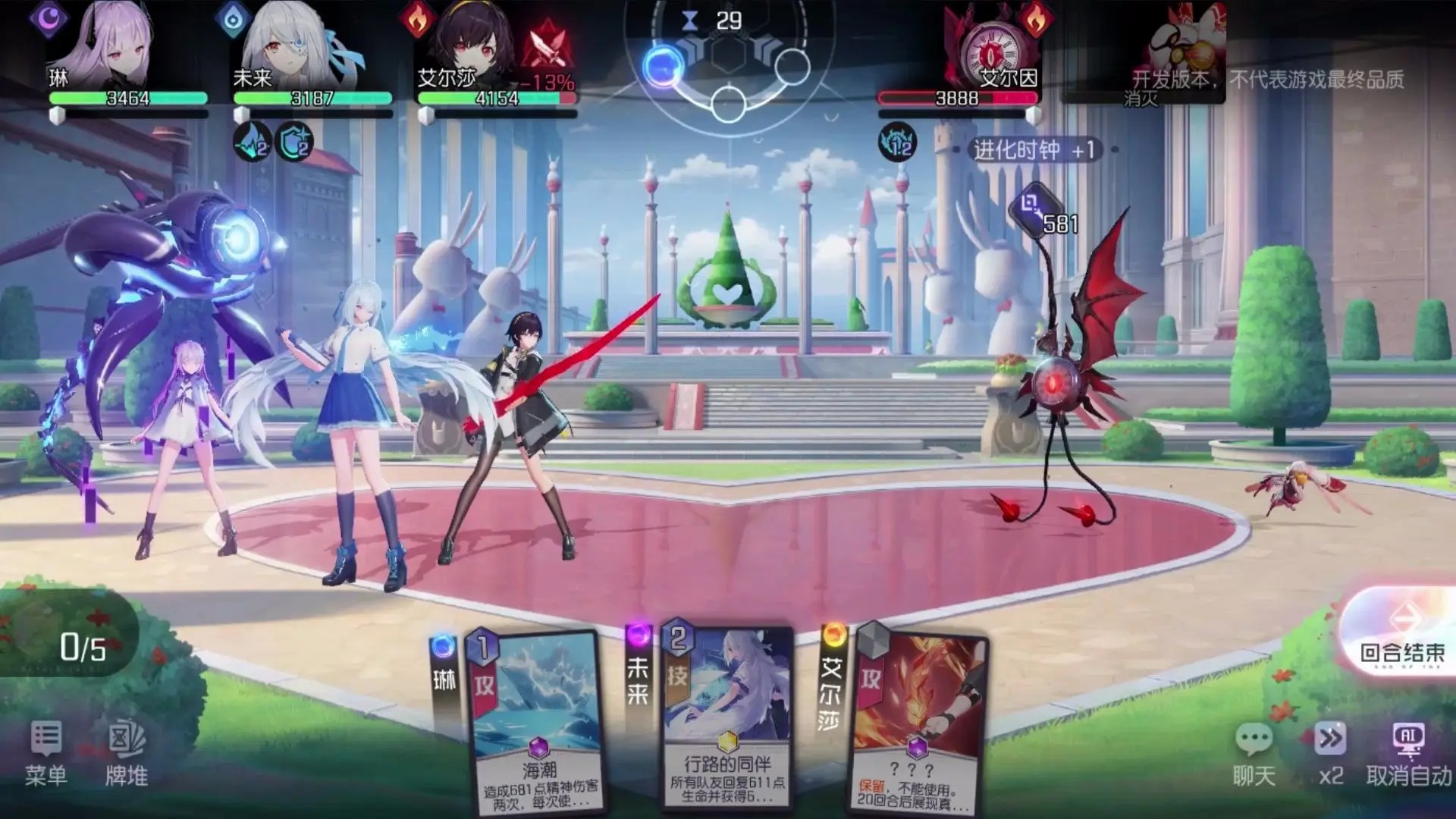Select the 海潮 attack card
Image resolution: width=1456 pixels, height=819 pixels.
tap(535, 720)
